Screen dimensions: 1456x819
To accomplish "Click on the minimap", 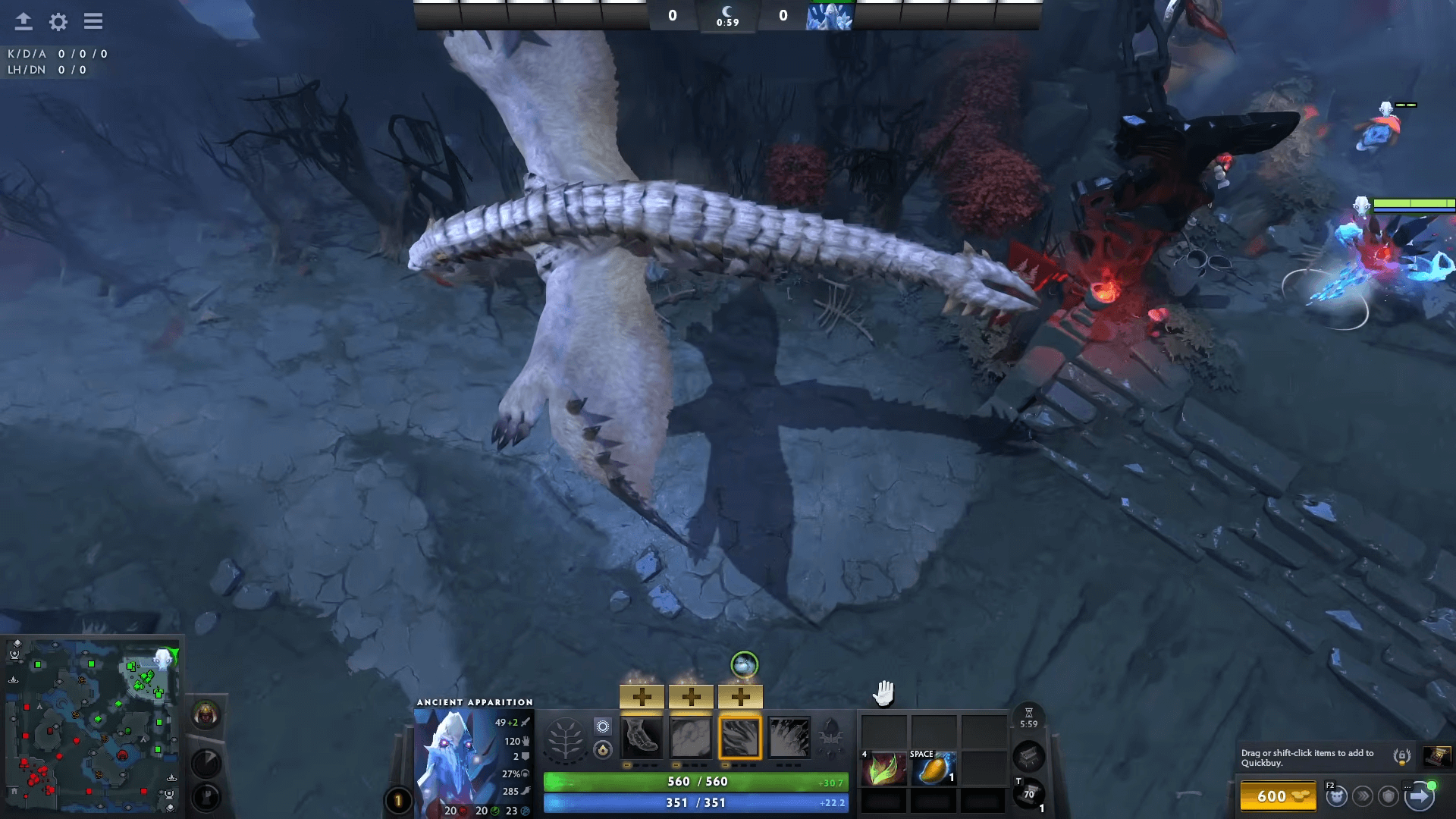I will click(x=92, y=725).
